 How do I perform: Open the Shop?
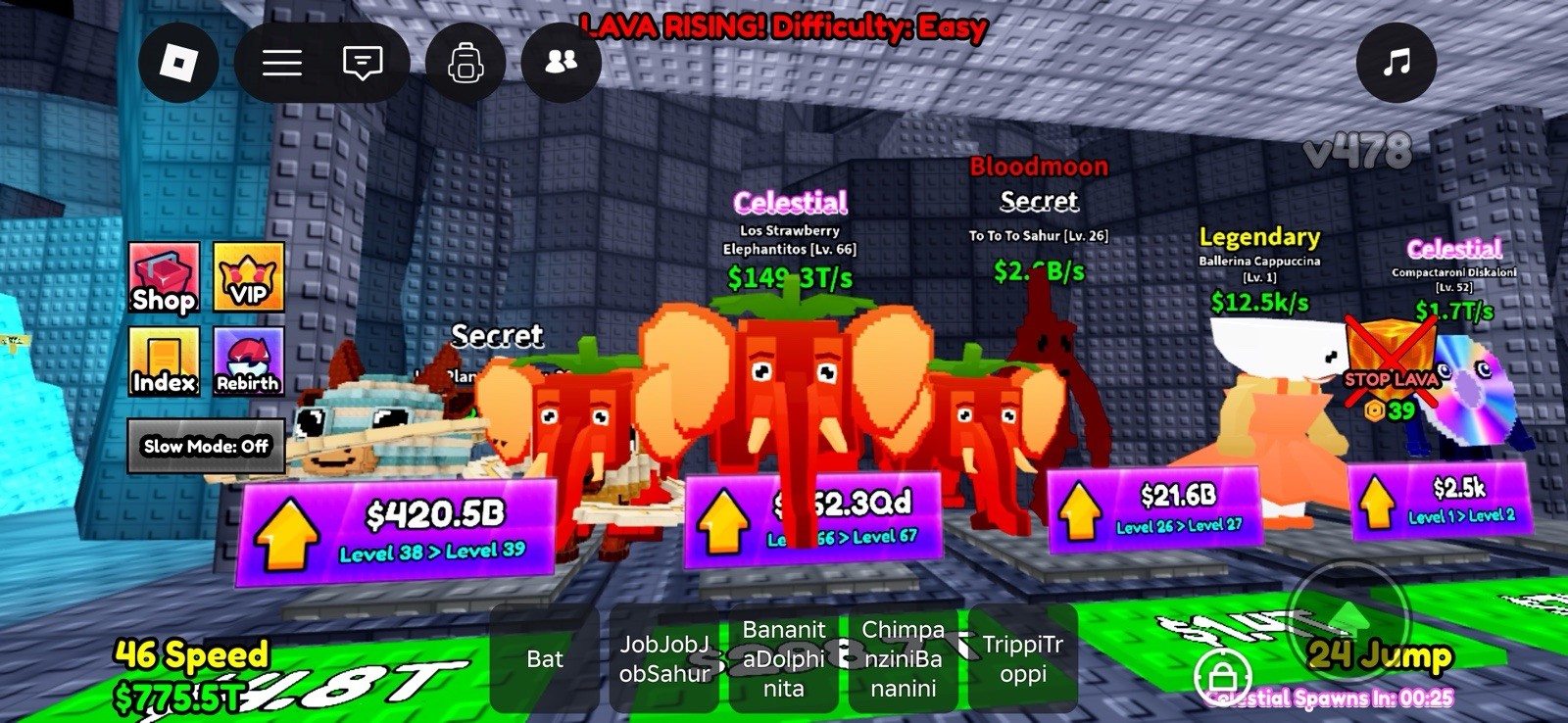[163, 279]
